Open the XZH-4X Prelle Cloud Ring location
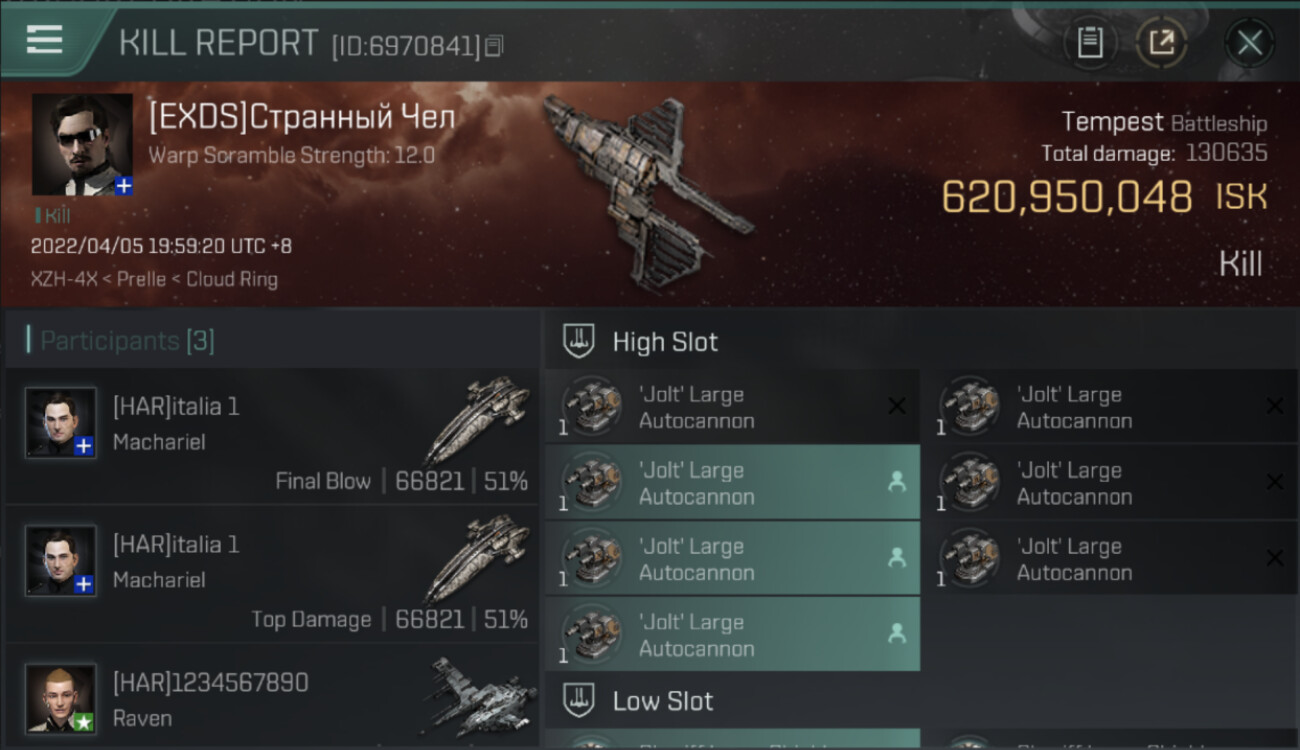The height and width of the screenshot is (750, 1300). point(154,280)
